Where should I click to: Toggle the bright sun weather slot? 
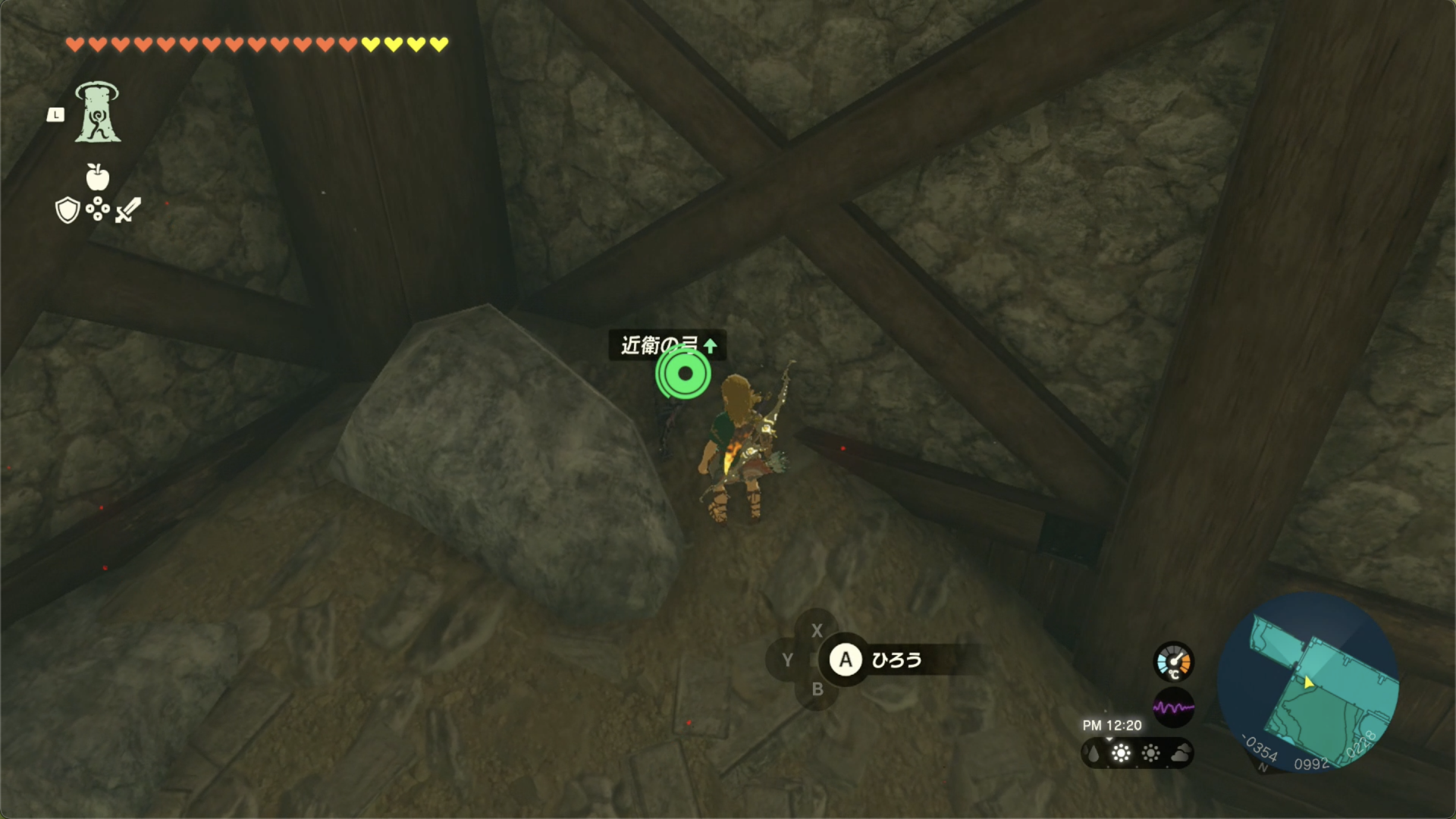point(1121,754)
